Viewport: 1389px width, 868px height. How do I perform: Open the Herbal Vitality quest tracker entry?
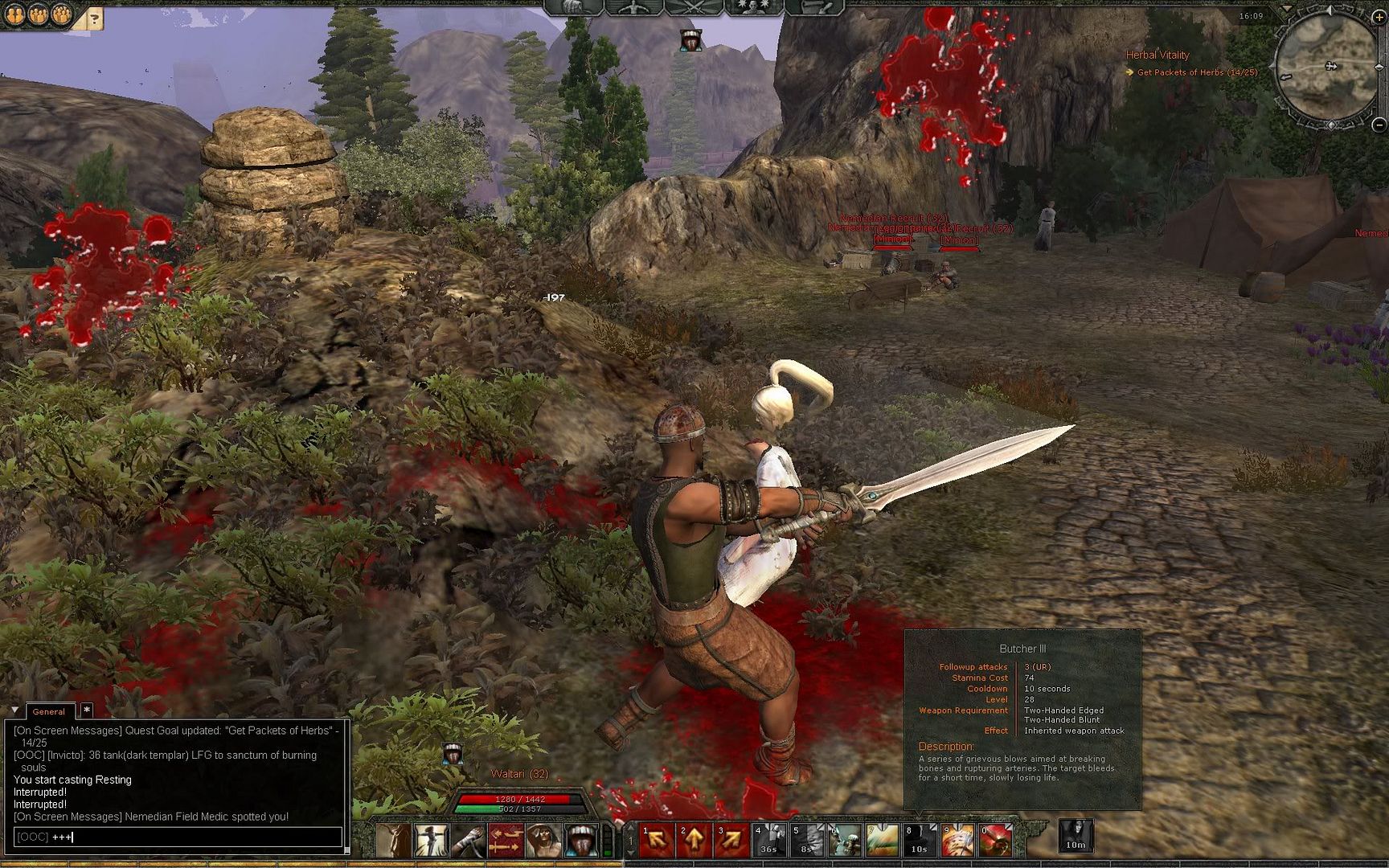click(x=1157, y=55)
